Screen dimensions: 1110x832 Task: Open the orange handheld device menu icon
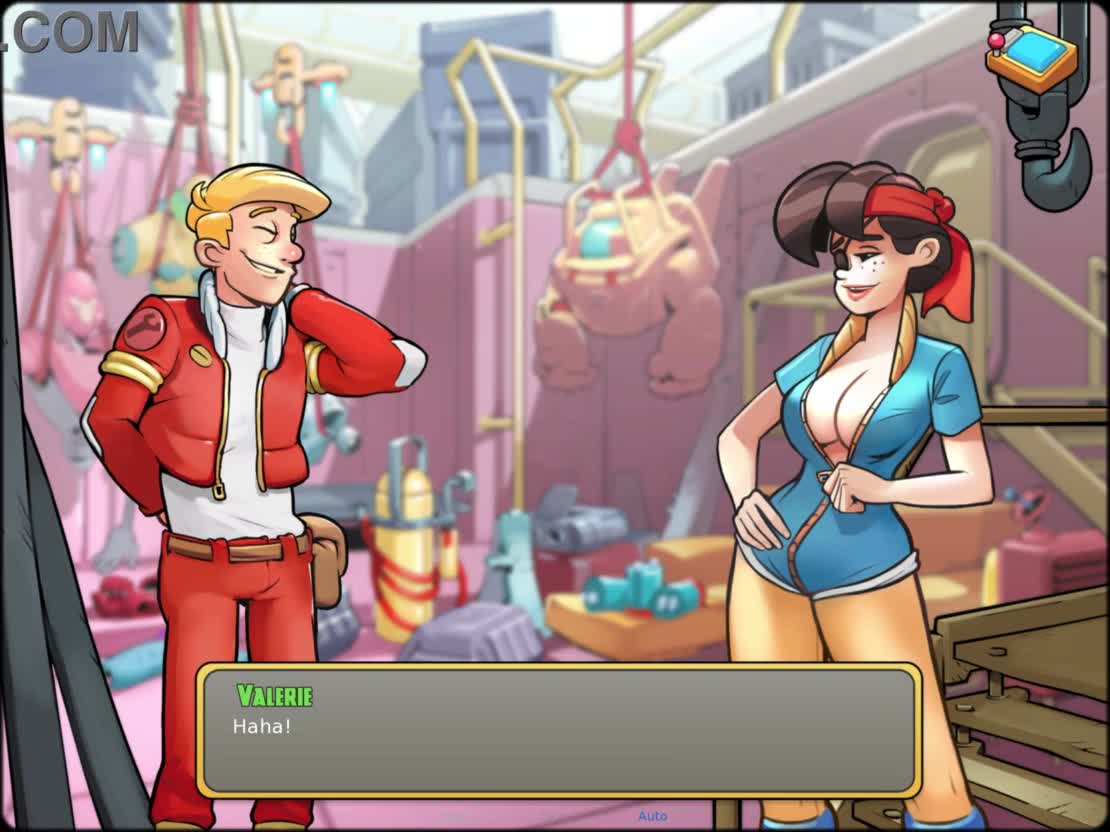pyautogui.click(x=1031, y=60)
